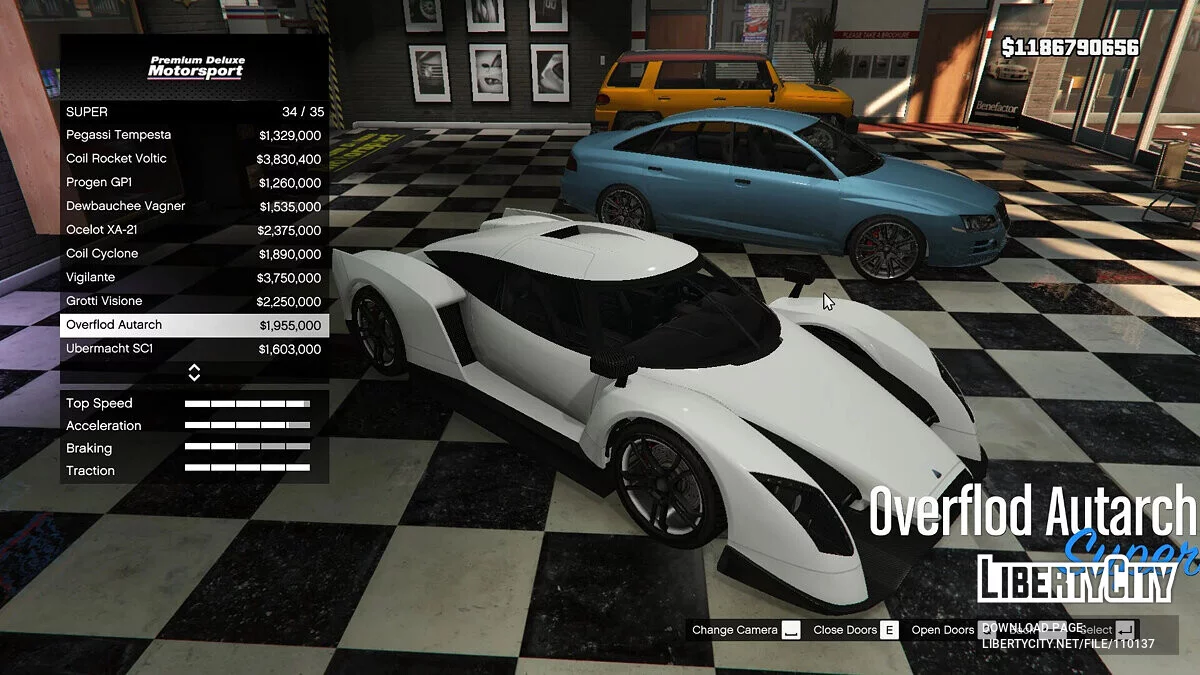Select Dewbauchee Vagner in the vehicle menu
The width and height of the screenshot is (1200, 675).
point(194,206)
